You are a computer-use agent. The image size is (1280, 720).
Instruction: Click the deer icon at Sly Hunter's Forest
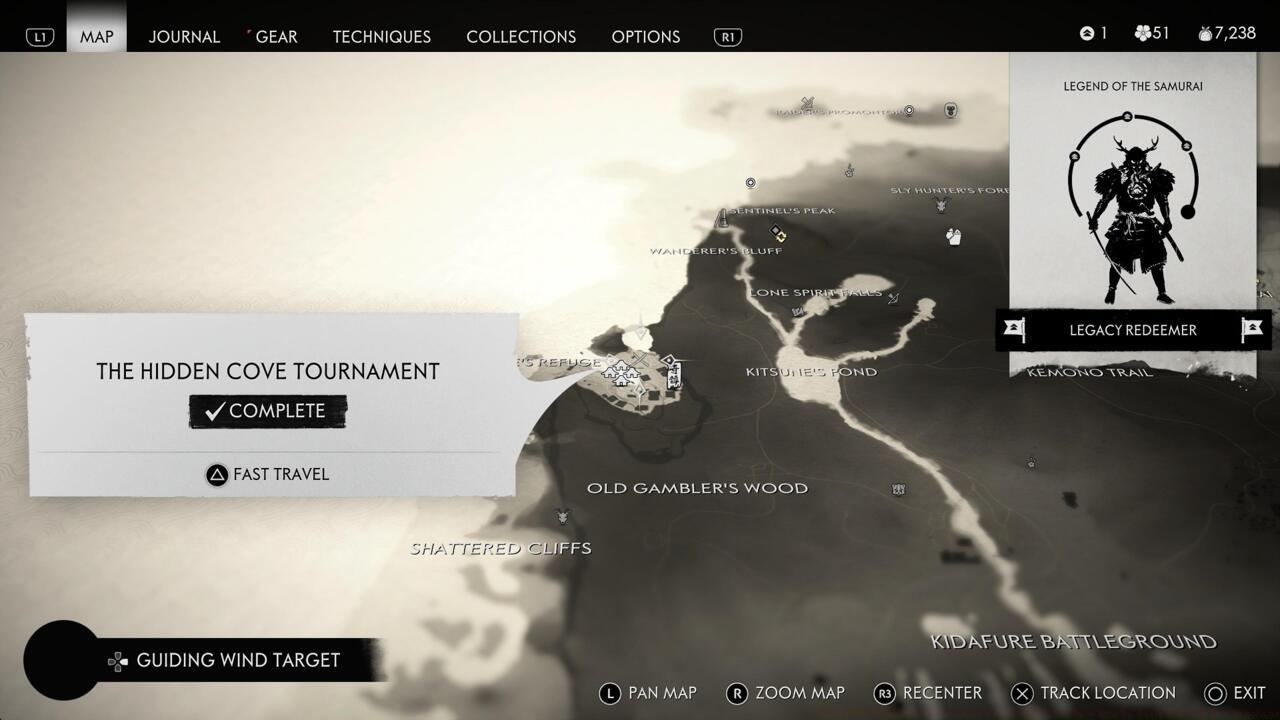tap(941, 206)
